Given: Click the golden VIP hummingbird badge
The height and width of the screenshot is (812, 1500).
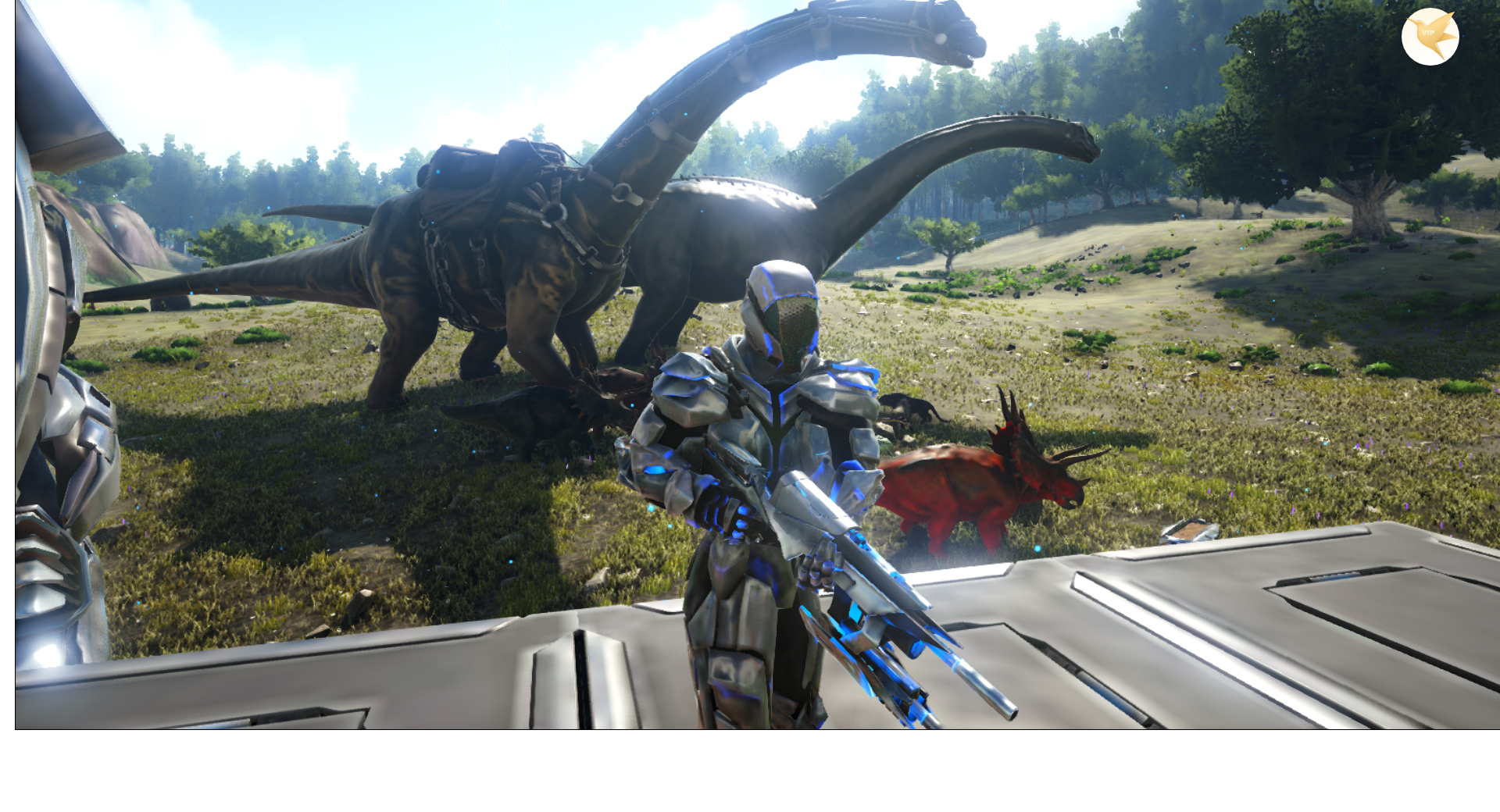Looking at the screenshot, I should click(1430, 37).
